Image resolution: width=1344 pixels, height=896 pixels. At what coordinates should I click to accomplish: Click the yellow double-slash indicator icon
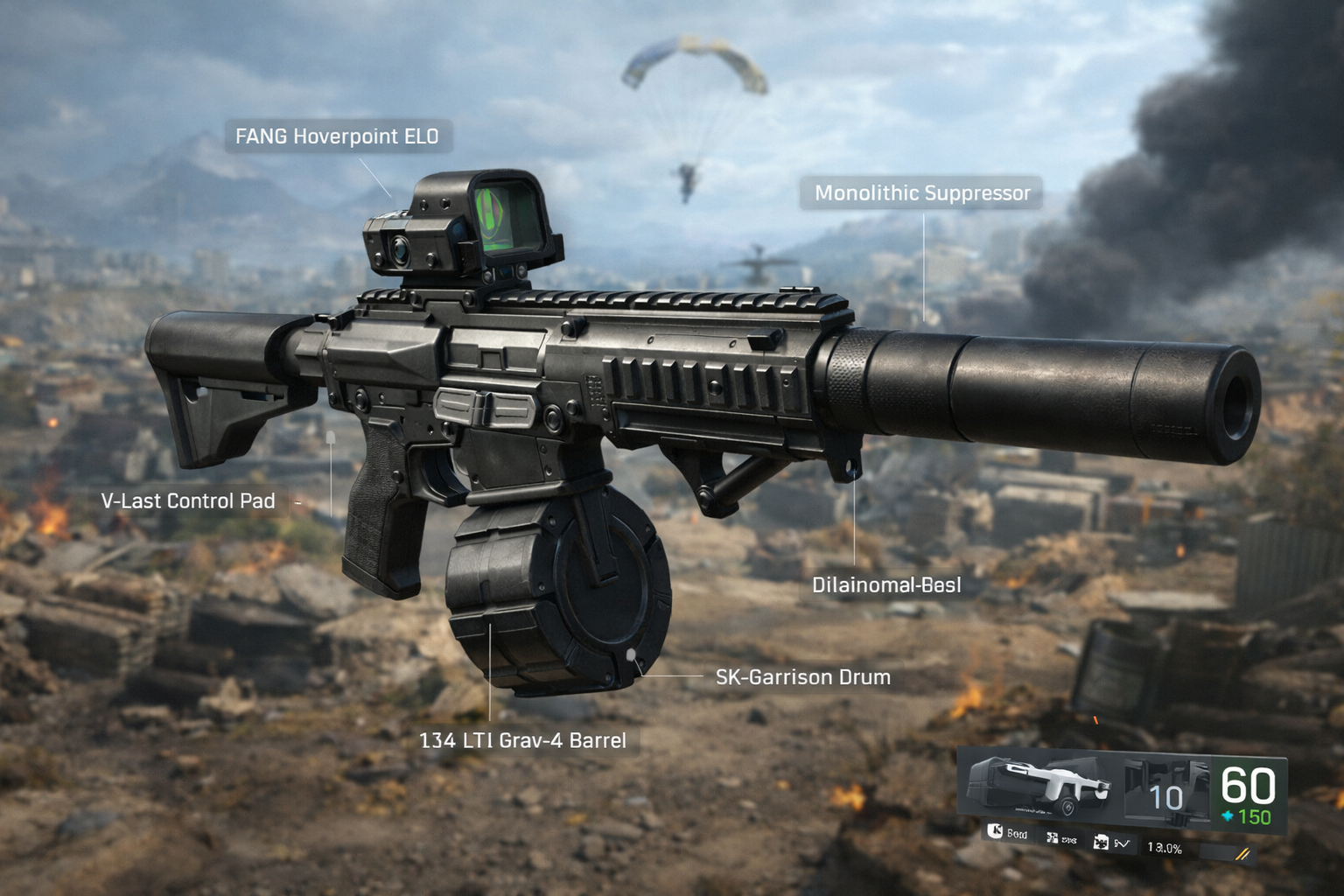coord(1242,851)
